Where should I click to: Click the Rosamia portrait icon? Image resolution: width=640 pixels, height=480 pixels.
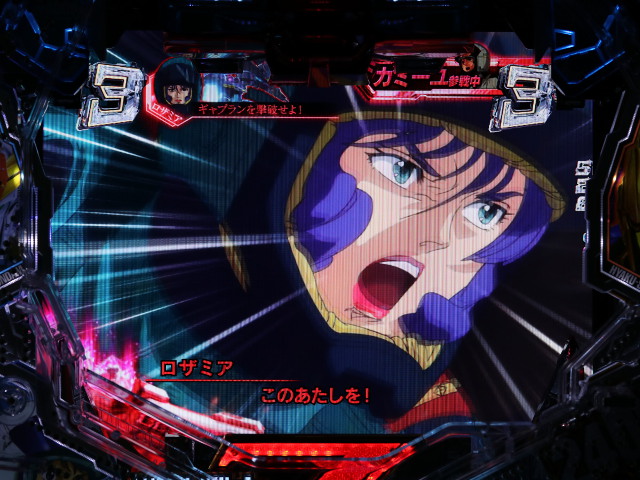(x=177, y=82)
